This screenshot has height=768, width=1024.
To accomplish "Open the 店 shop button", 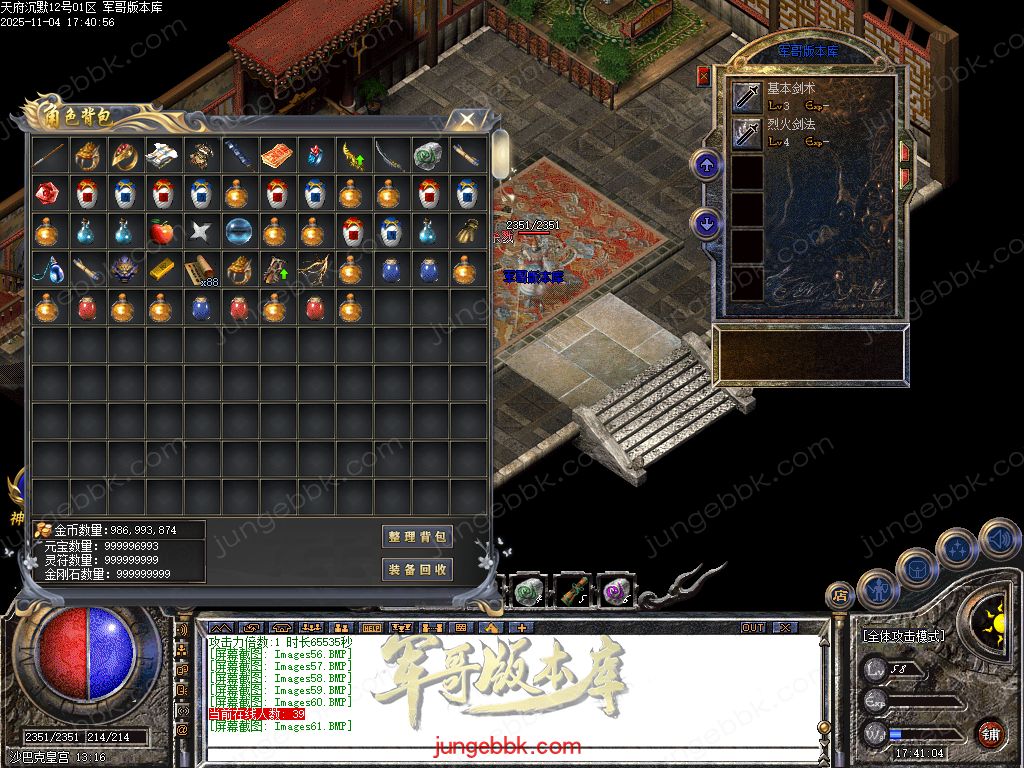I will point(838,595).
